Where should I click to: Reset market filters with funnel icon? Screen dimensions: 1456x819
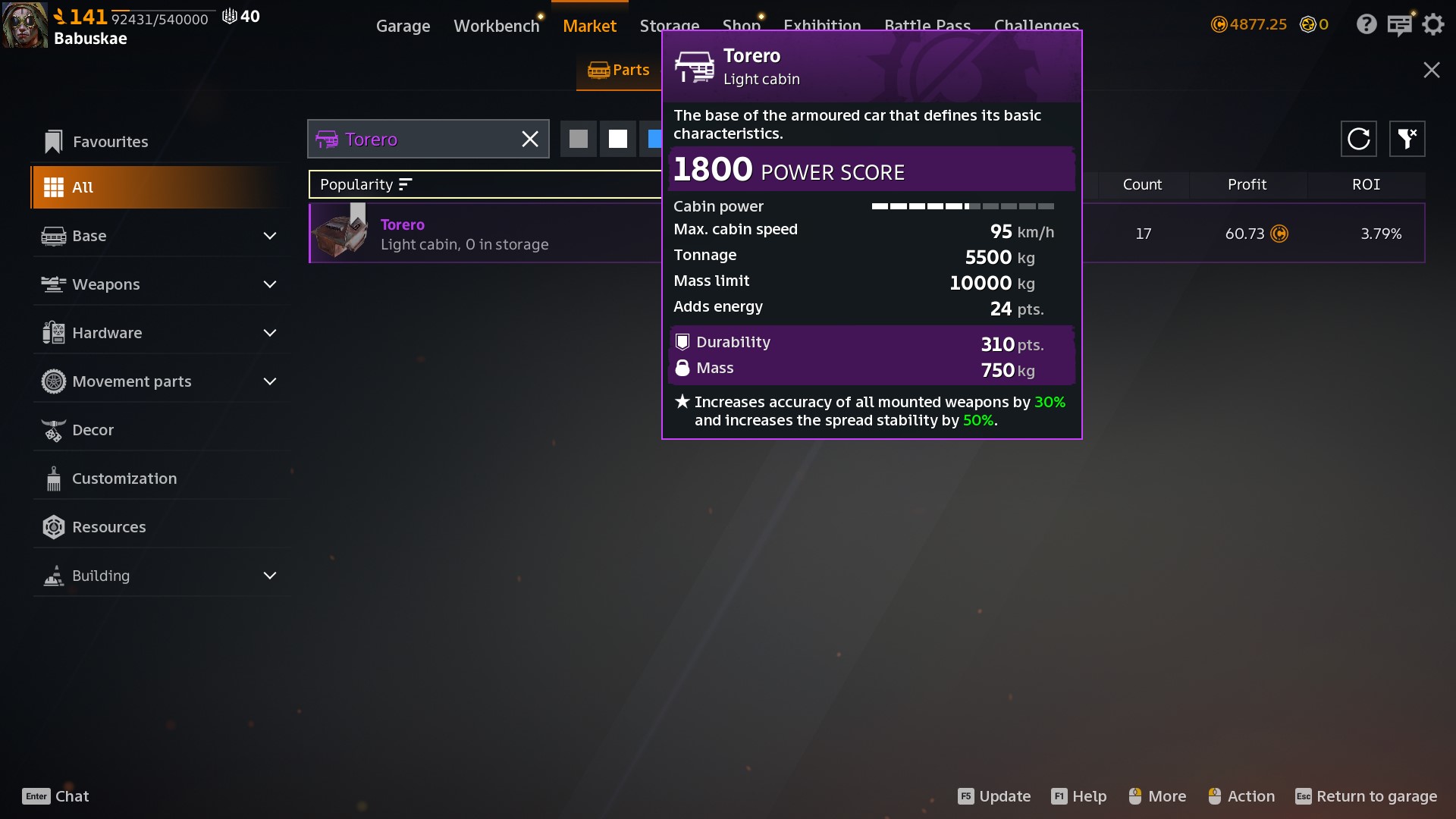coord(1407,139)
